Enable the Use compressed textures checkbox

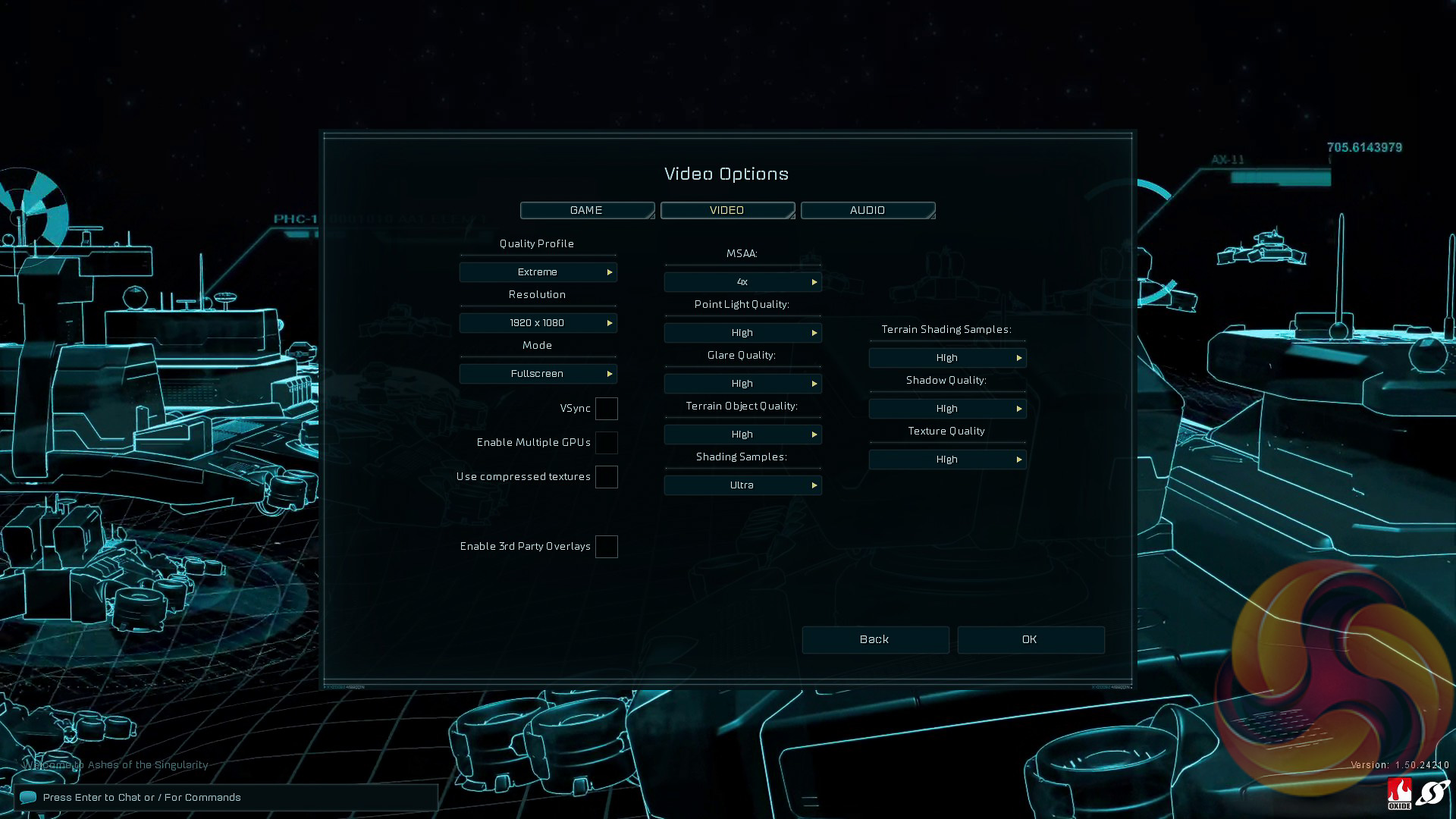click(x=606, y=477)
